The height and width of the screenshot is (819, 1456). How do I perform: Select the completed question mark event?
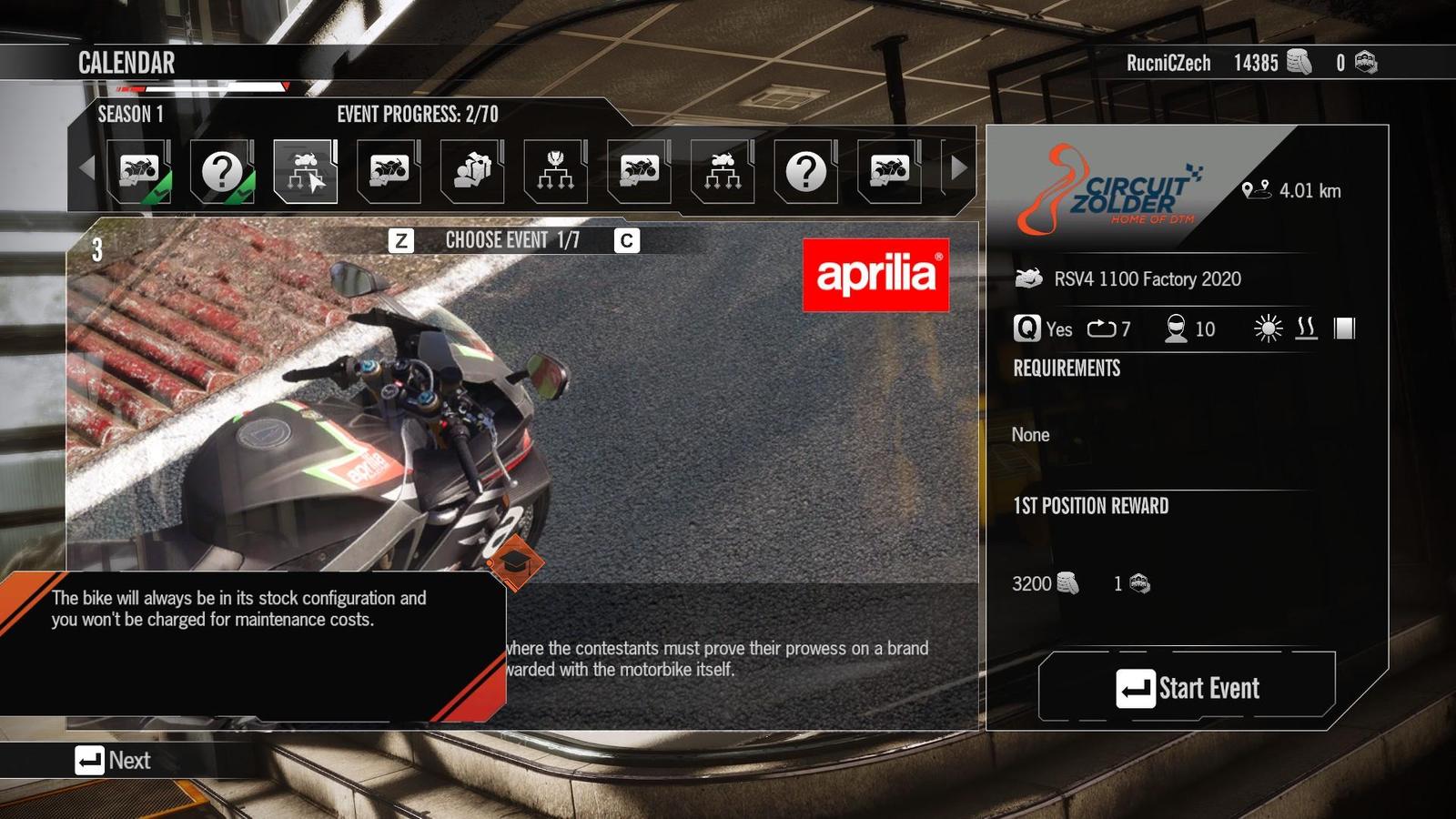[x=222, y=171]
